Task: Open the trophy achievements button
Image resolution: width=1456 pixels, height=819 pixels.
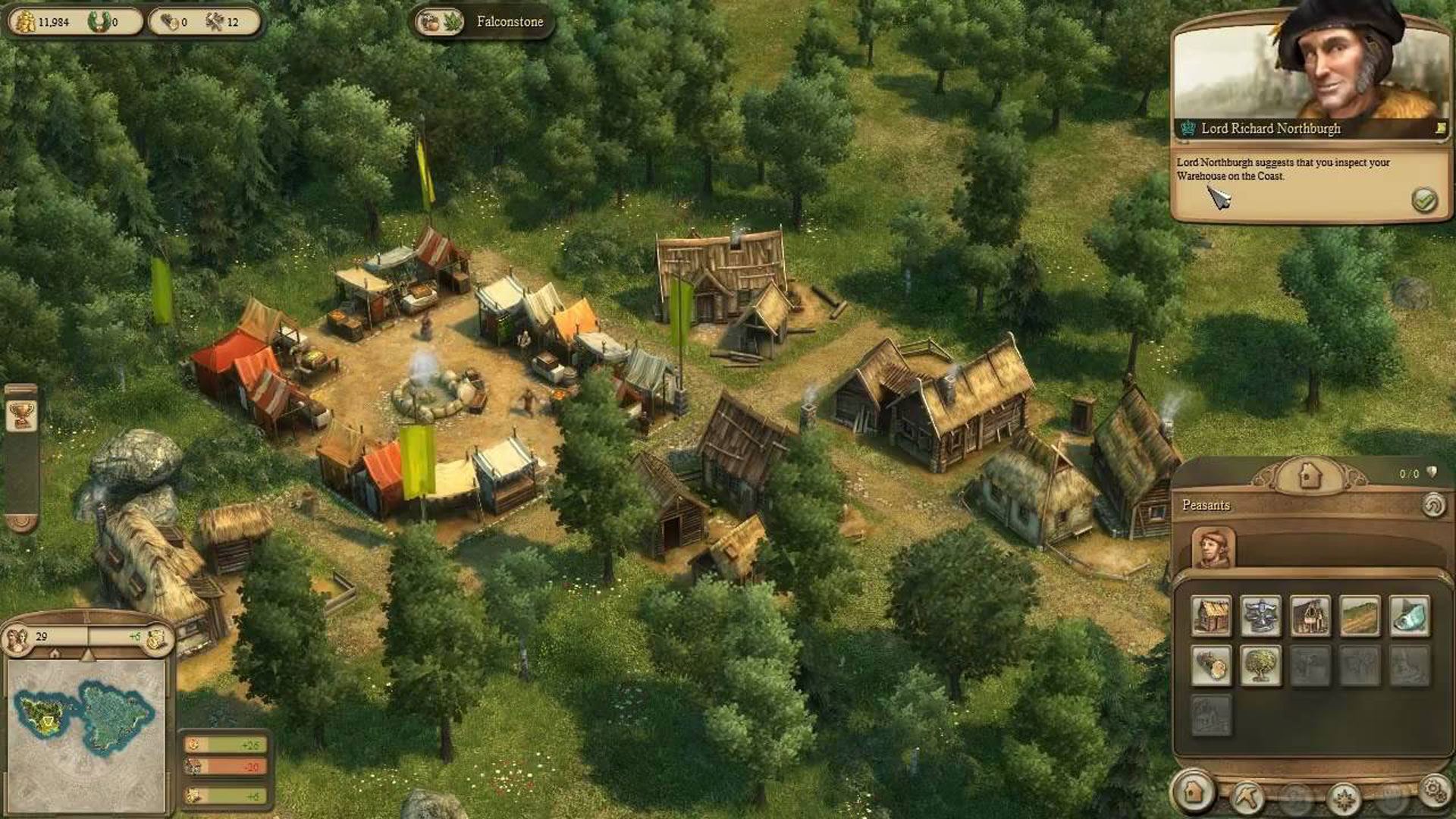Action: coord(21,415)
